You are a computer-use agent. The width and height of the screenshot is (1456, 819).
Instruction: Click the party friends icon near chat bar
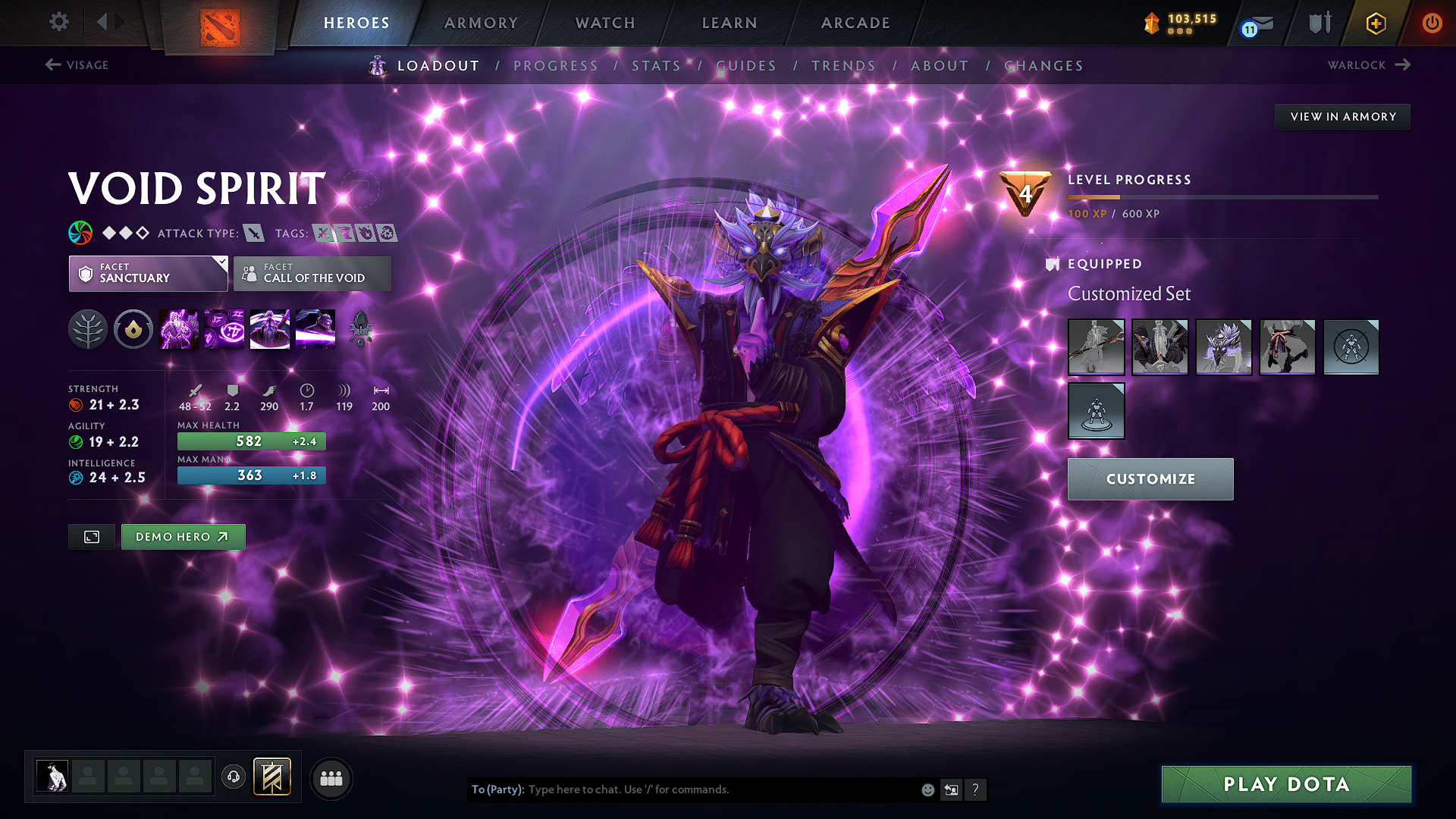click(331, 778)
